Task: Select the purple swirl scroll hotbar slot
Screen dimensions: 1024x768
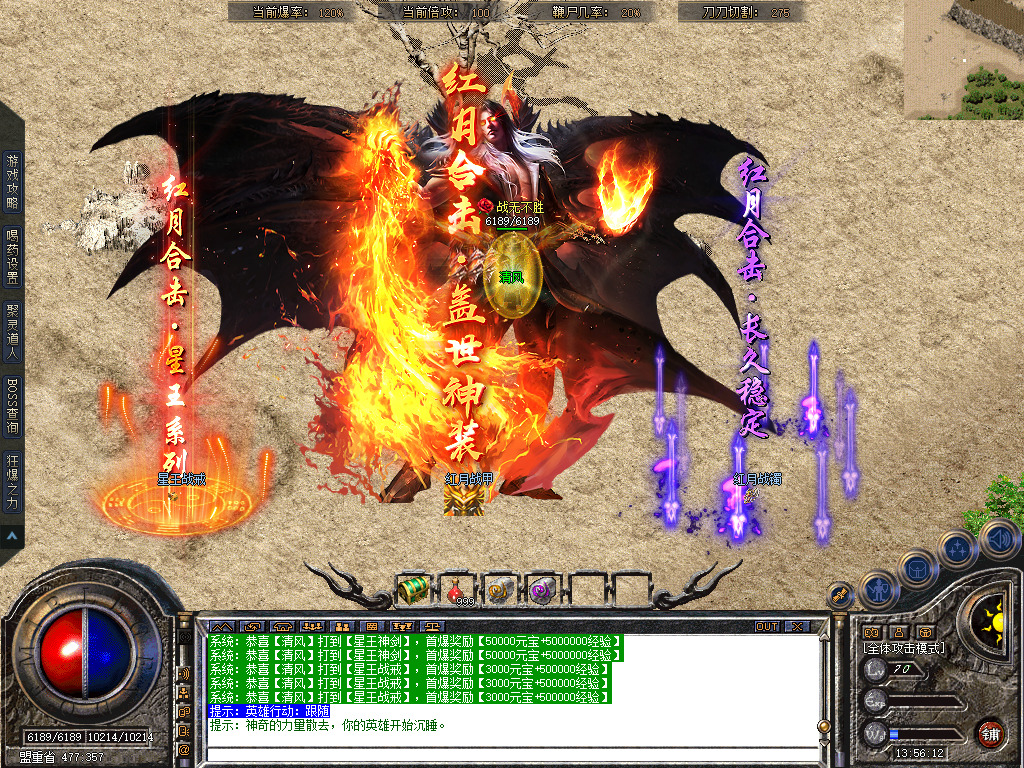Action: (542, 590)
